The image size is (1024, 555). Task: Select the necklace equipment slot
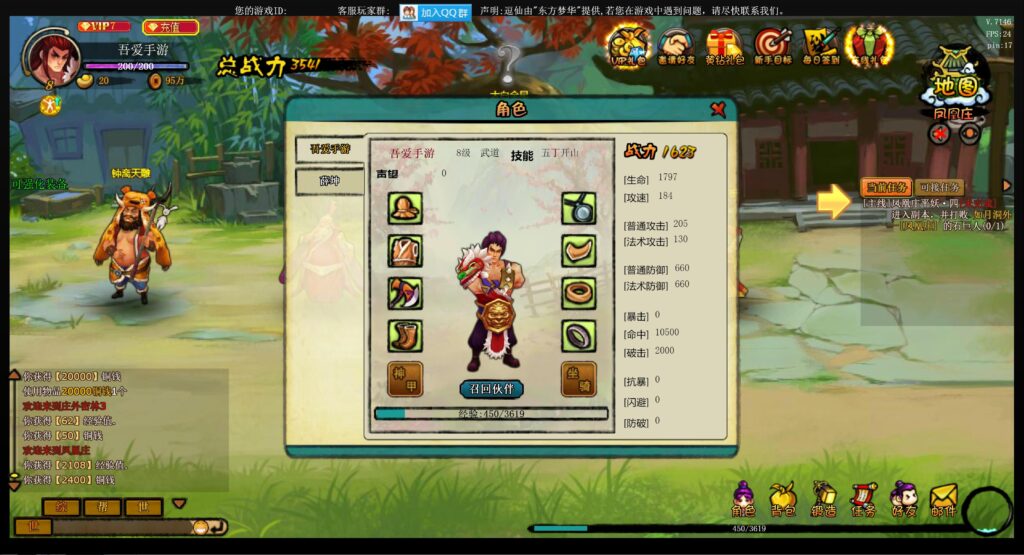578,208
